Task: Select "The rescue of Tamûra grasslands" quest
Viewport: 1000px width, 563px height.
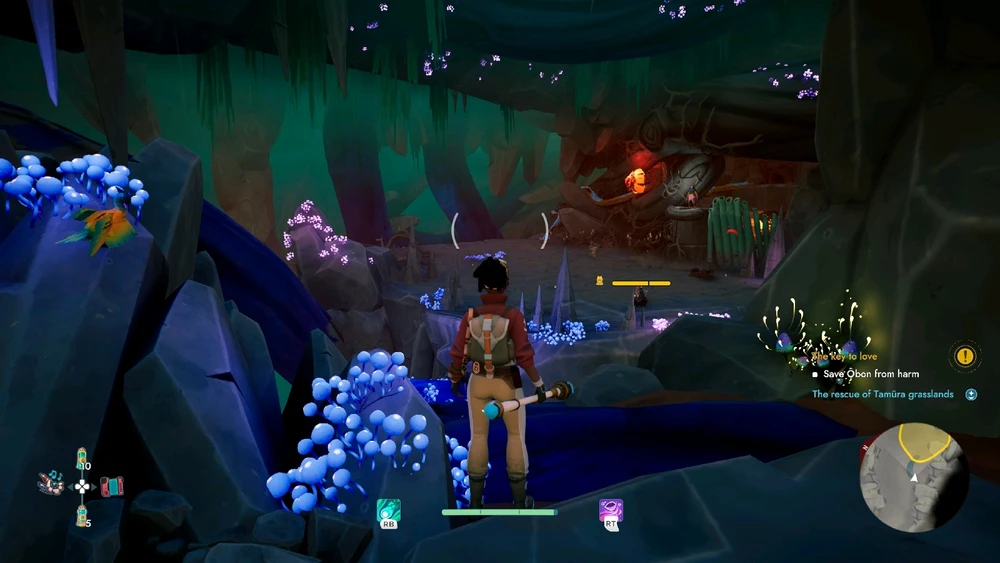Action: pyautogui.click(x=882, y=394)
